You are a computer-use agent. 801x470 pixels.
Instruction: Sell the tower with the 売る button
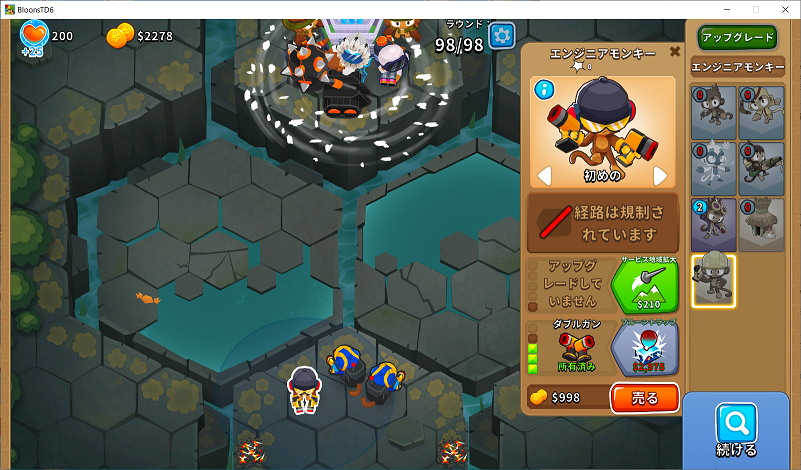click(645, 398)
